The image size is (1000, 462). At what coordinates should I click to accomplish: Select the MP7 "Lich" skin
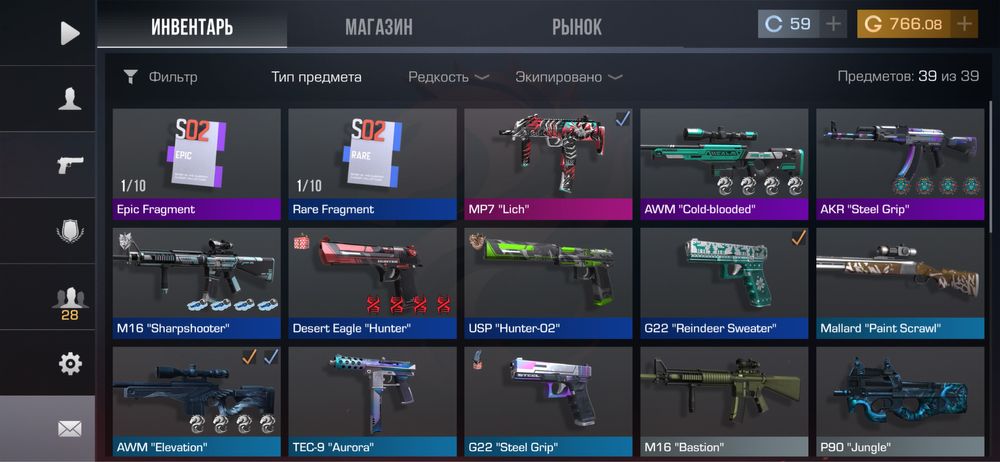(x=548, y=163)
